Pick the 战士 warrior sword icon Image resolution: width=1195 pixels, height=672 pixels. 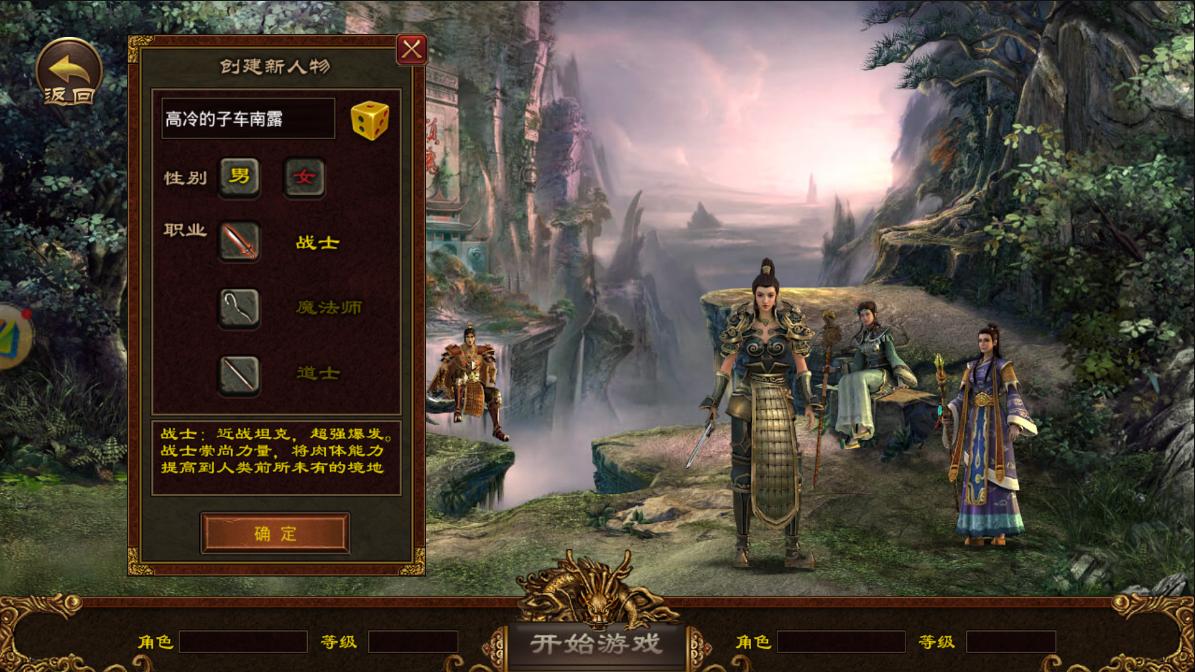coord(240,242)
